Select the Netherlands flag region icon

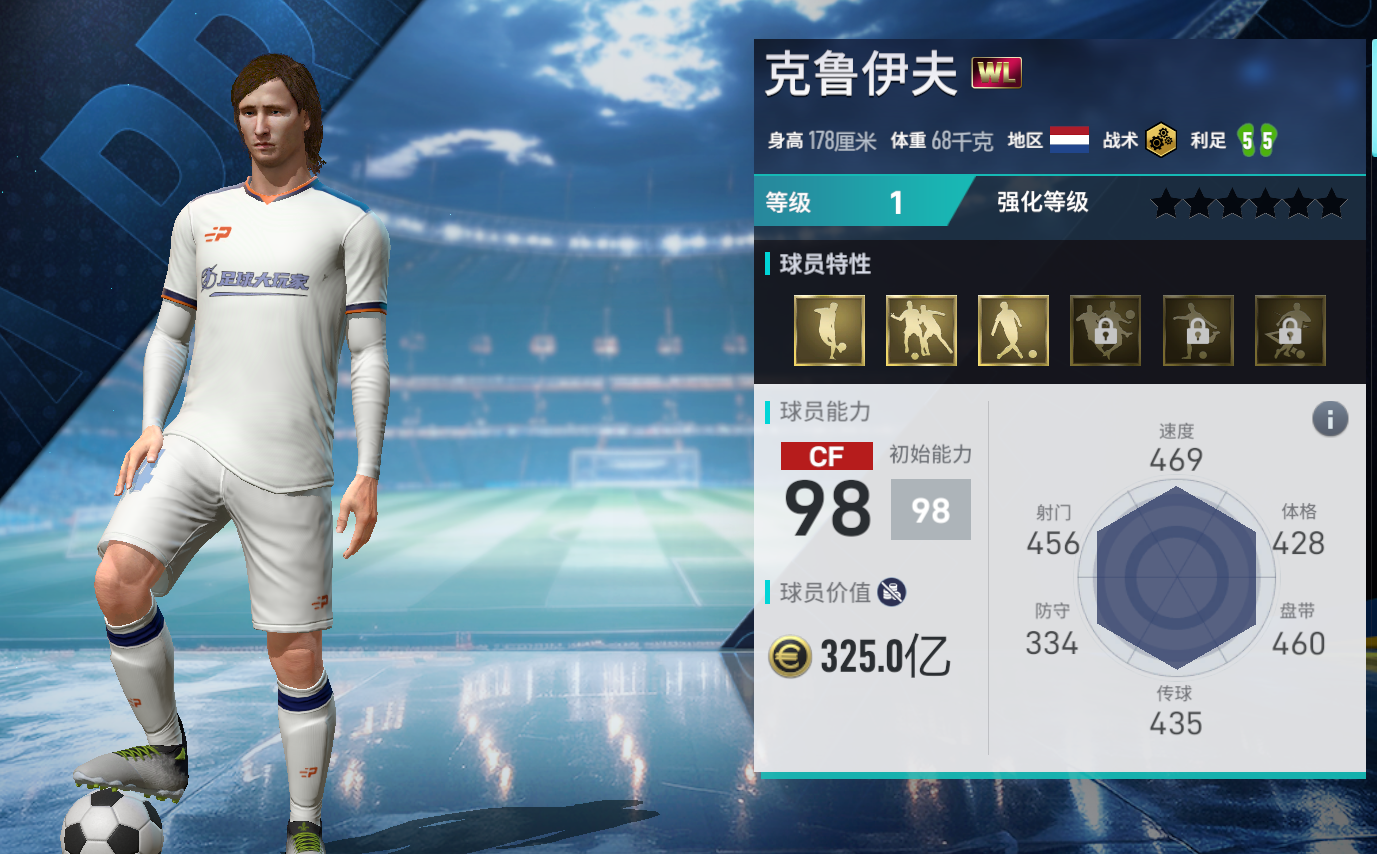pos(1069,141)
